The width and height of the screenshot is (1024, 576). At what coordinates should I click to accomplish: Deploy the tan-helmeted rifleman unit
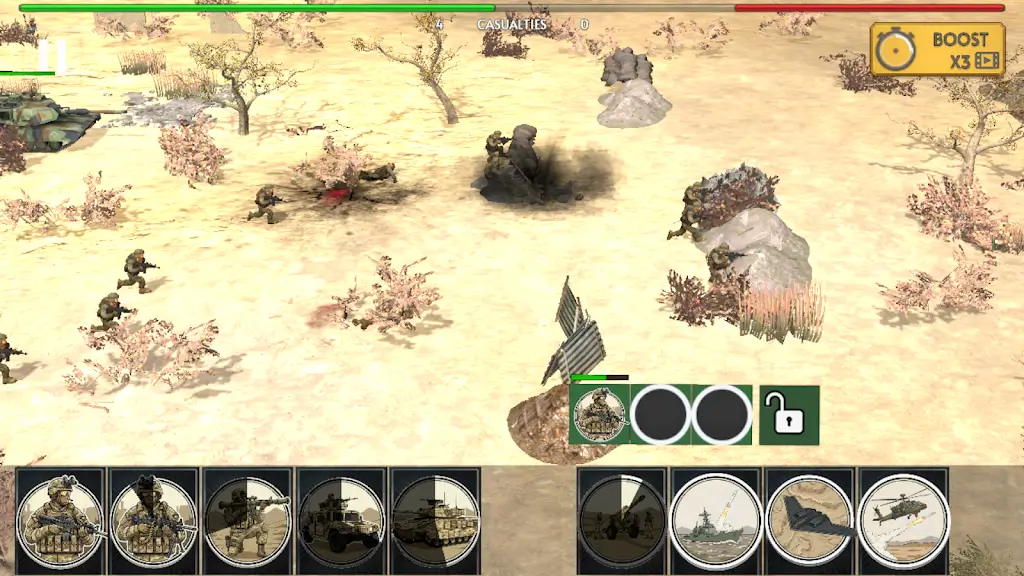tap(60, 520)
